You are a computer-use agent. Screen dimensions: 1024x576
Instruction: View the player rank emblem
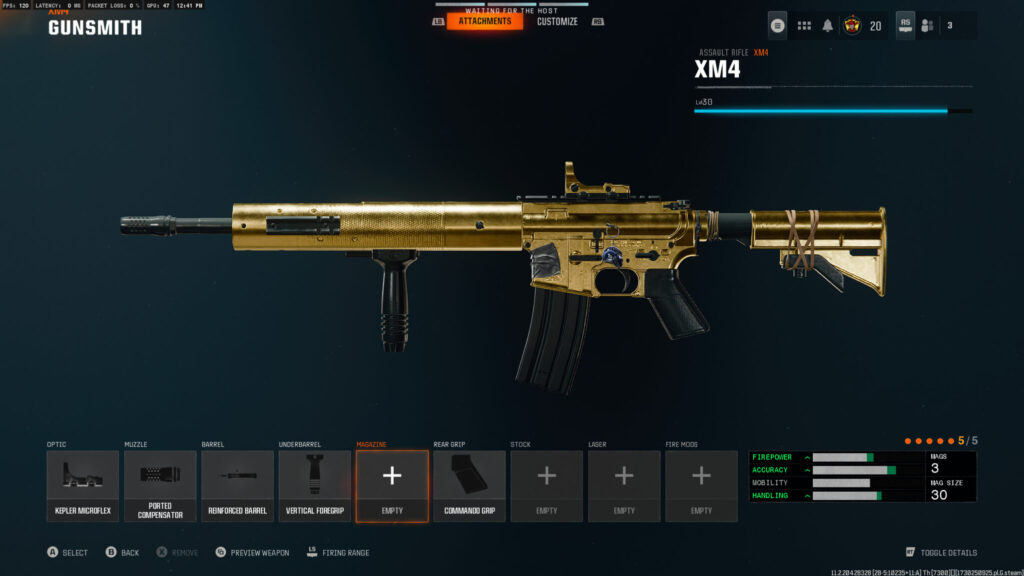click(853, 26)
